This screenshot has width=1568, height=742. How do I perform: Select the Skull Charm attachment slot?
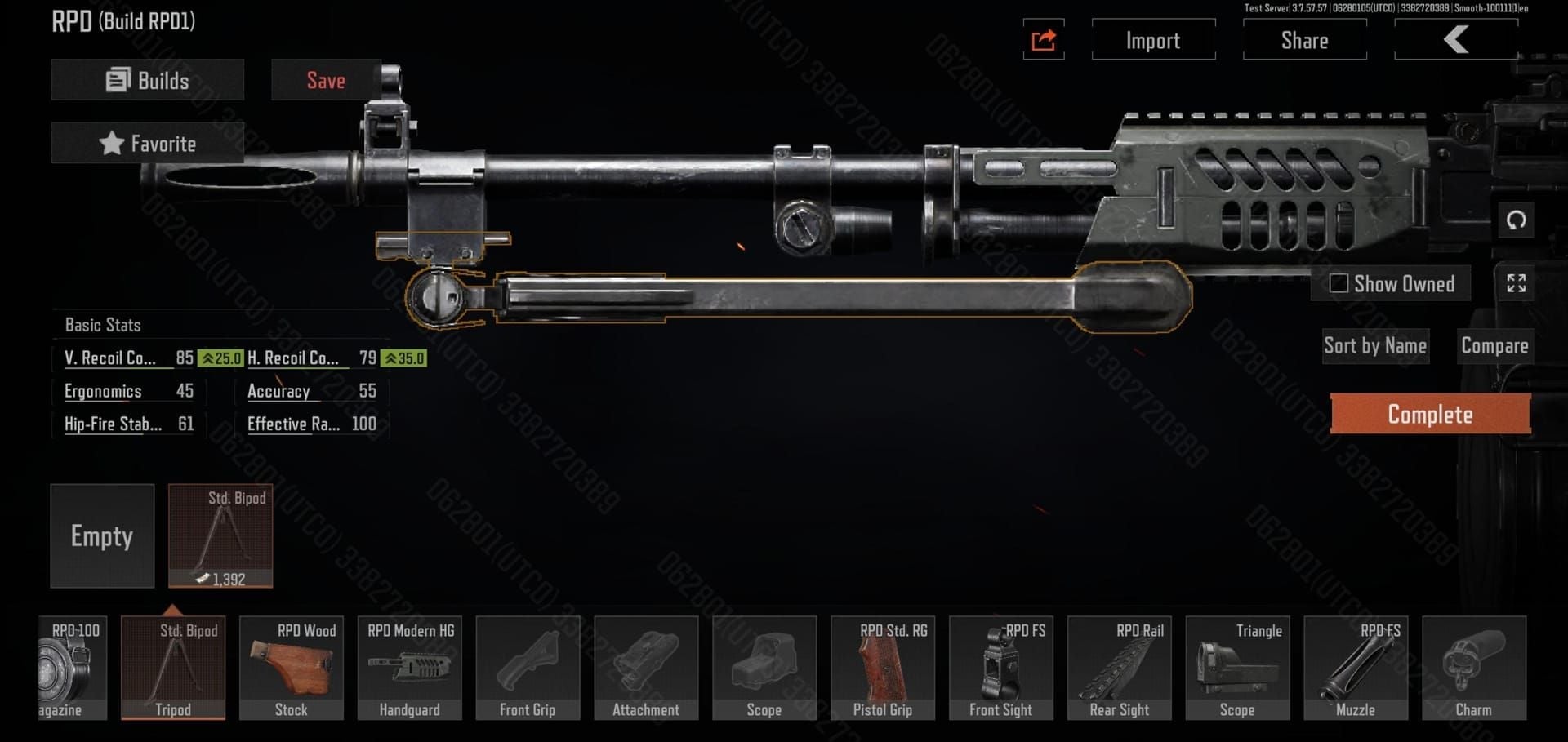(1474, 668)
